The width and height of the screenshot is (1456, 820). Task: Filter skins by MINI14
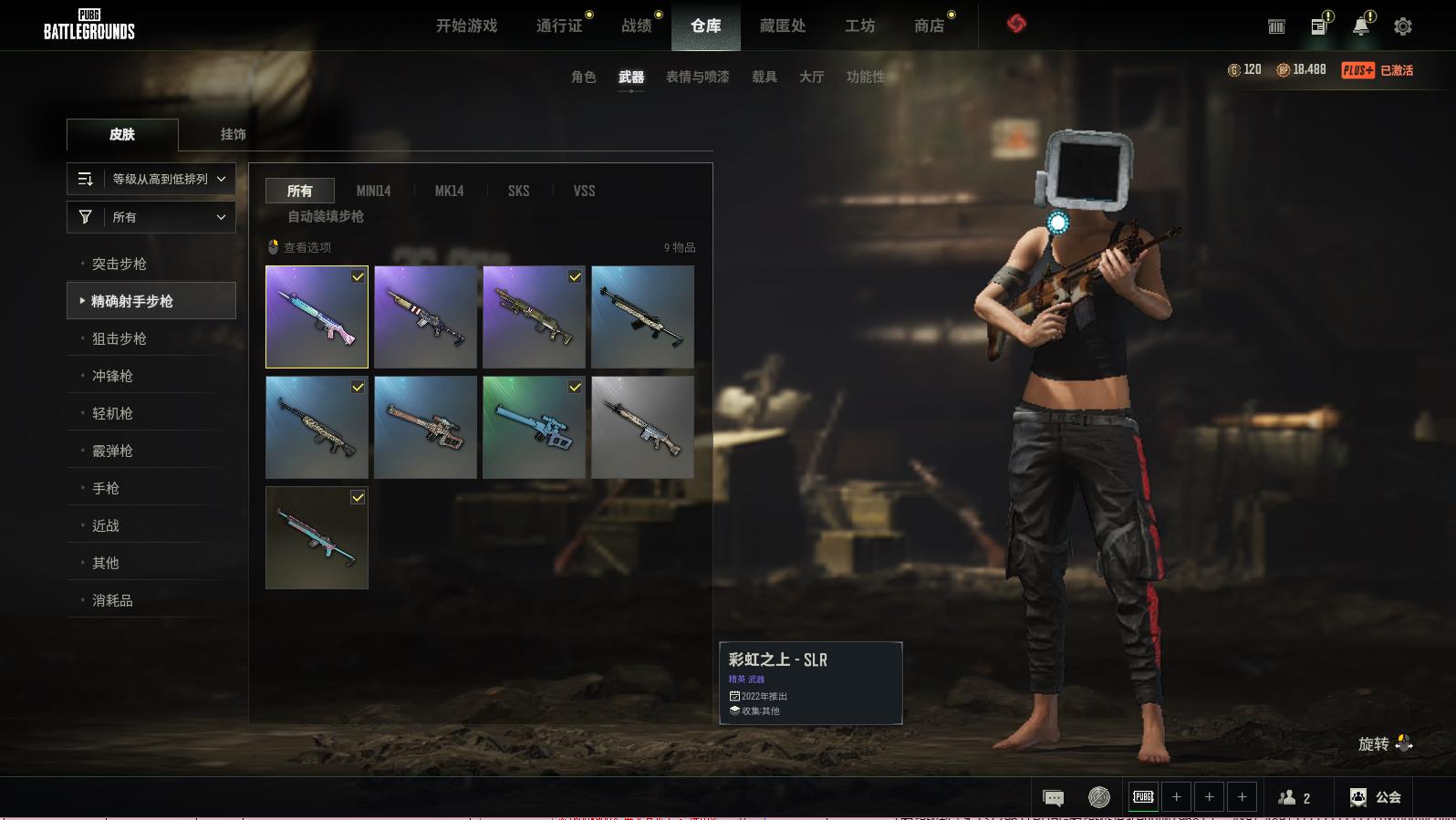point(373,191)
